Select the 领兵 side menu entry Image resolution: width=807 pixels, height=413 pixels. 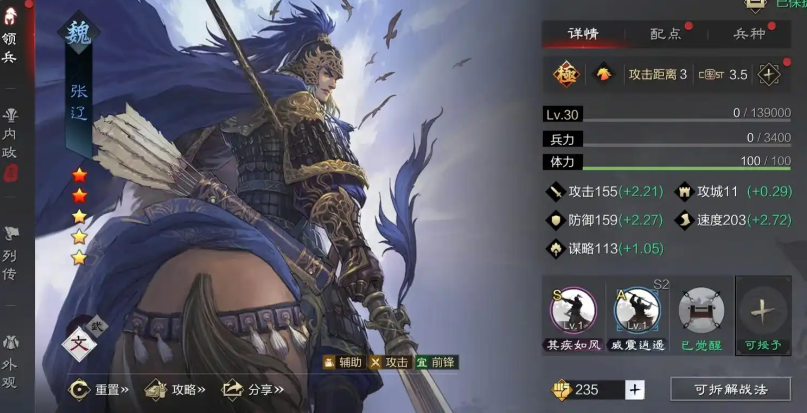tap(9, 47)
